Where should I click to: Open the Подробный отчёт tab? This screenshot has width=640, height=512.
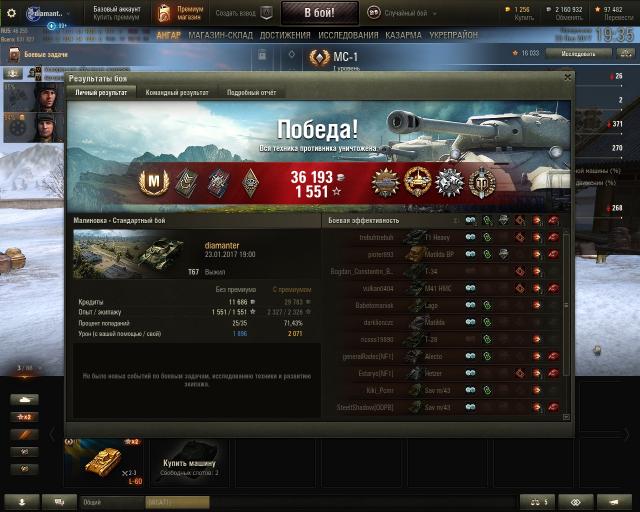251,92
